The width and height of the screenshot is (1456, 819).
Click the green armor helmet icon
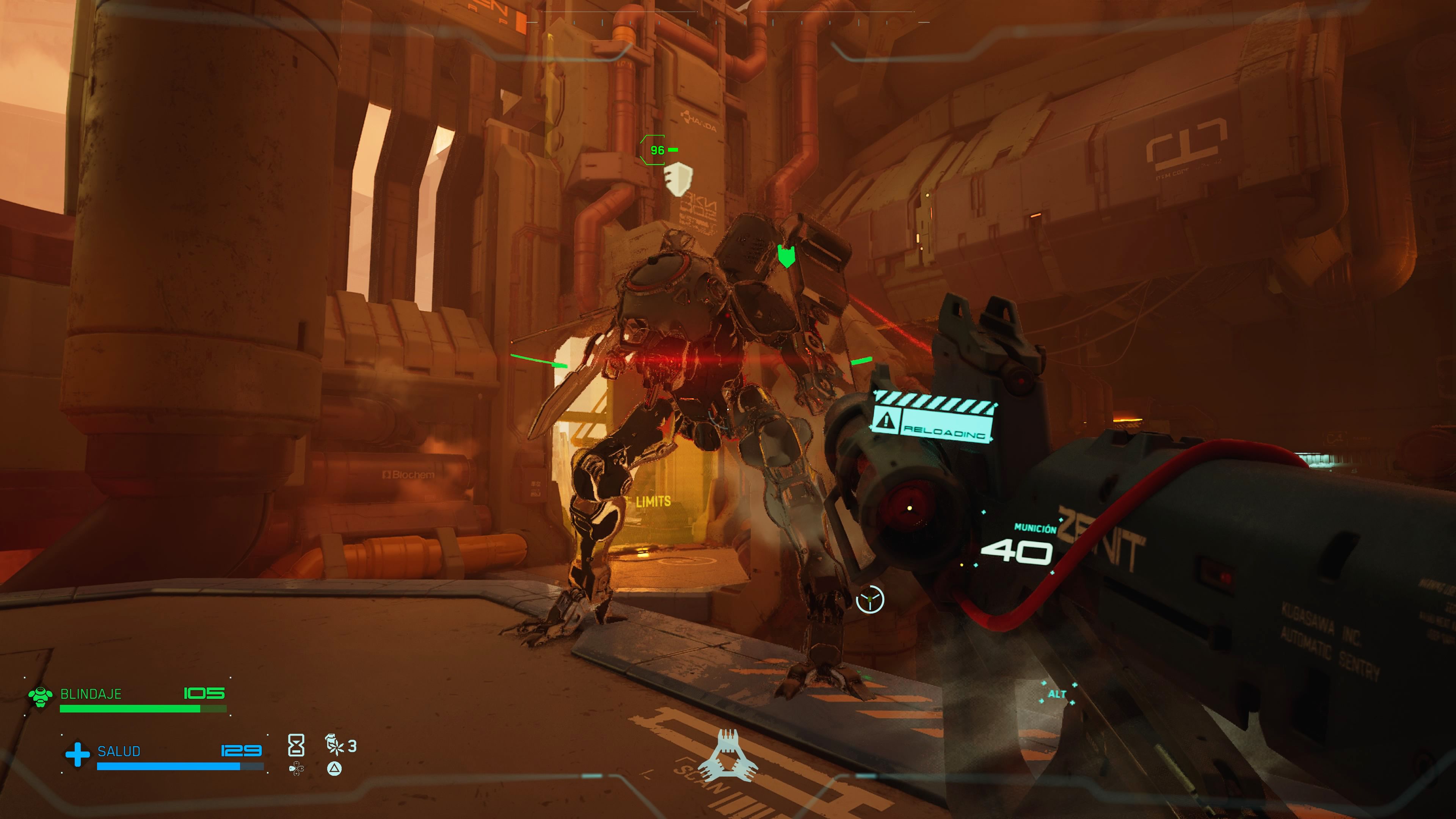(41, 697)
